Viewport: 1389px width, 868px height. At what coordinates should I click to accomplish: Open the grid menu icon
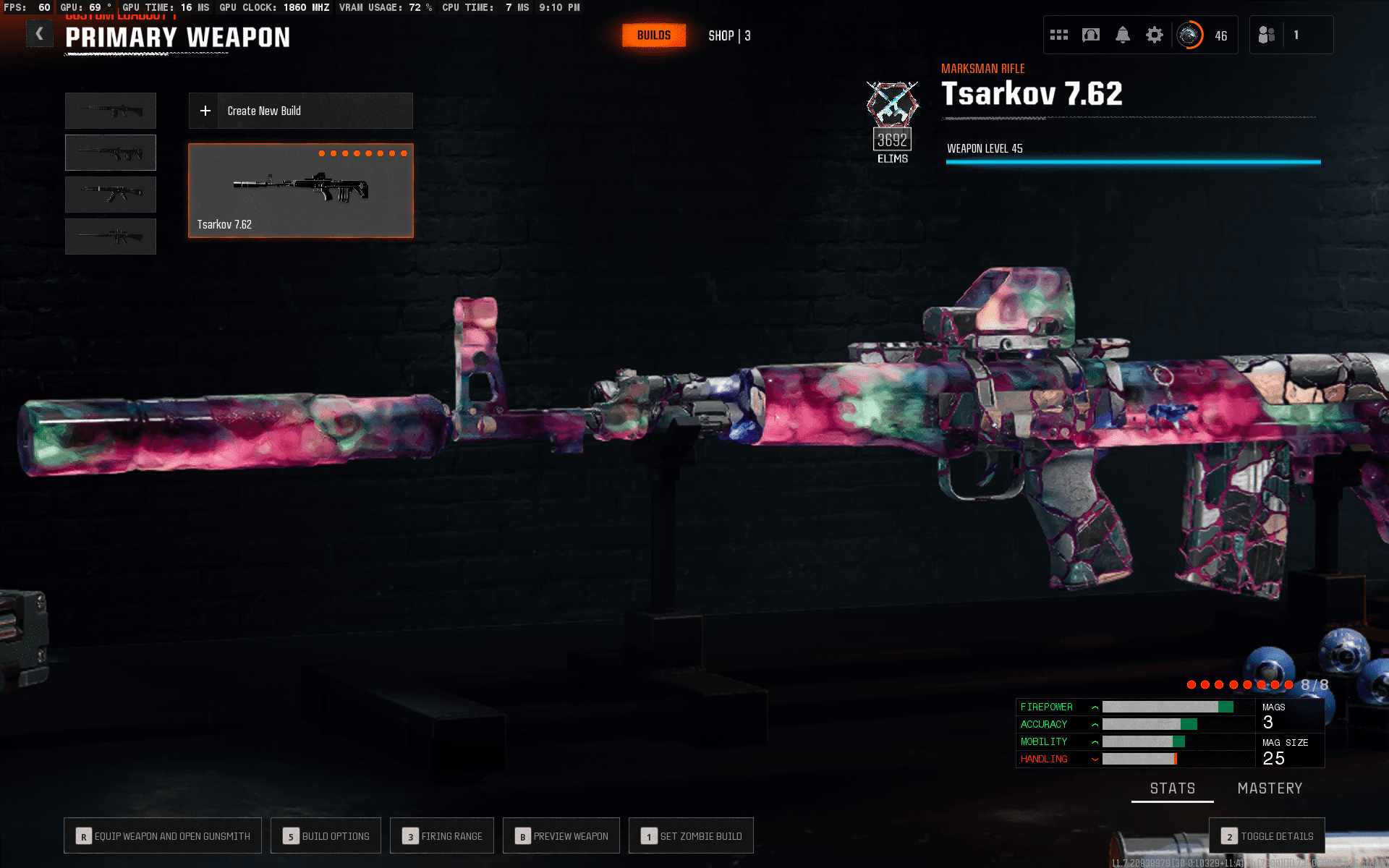[1058, 35]
